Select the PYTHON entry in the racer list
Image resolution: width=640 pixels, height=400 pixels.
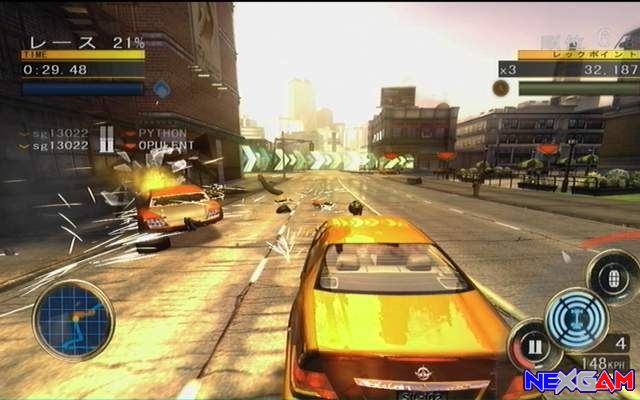tap(163, 132)
